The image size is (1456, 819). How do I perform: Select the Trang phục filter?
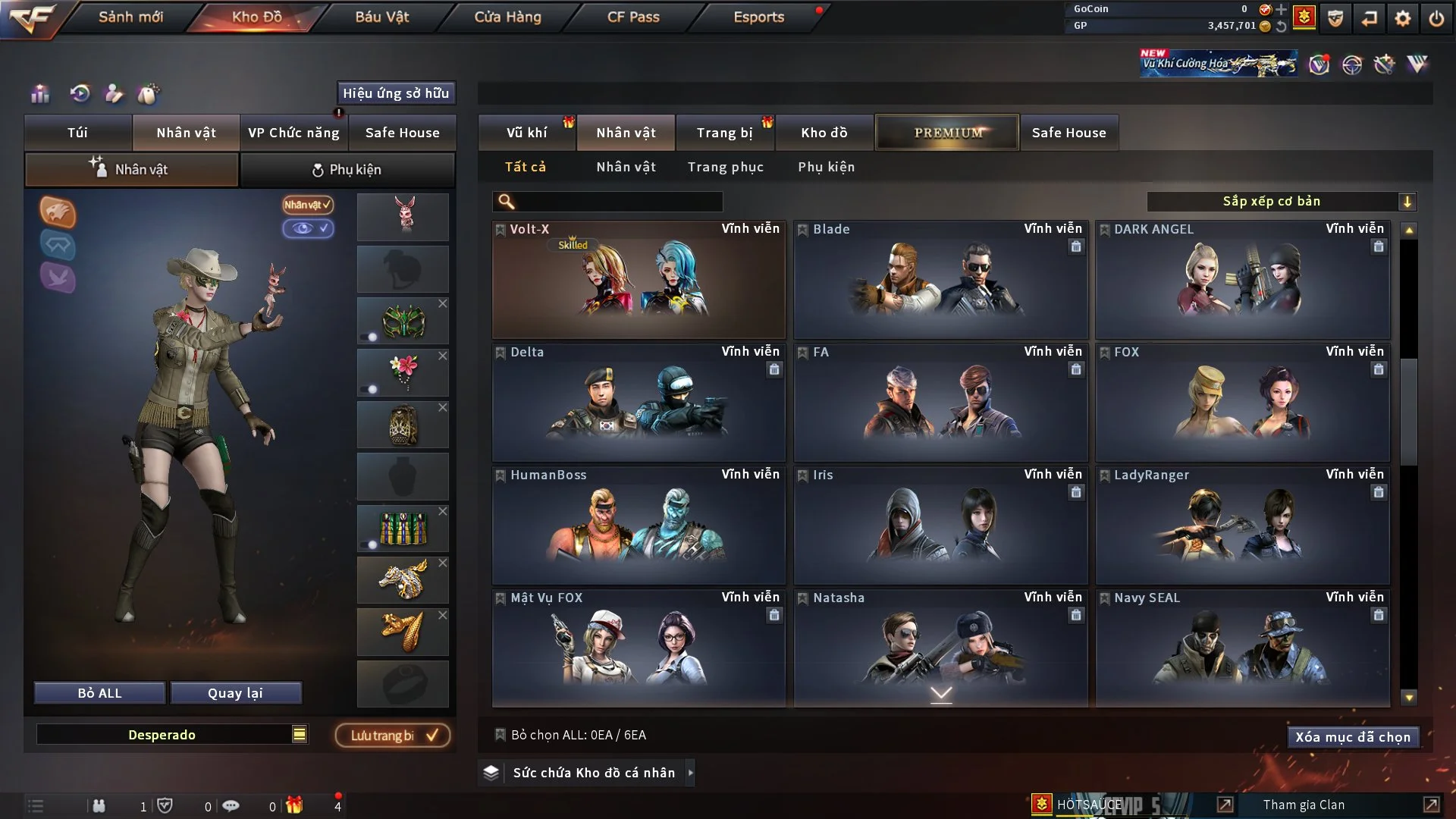coord(725,167)
